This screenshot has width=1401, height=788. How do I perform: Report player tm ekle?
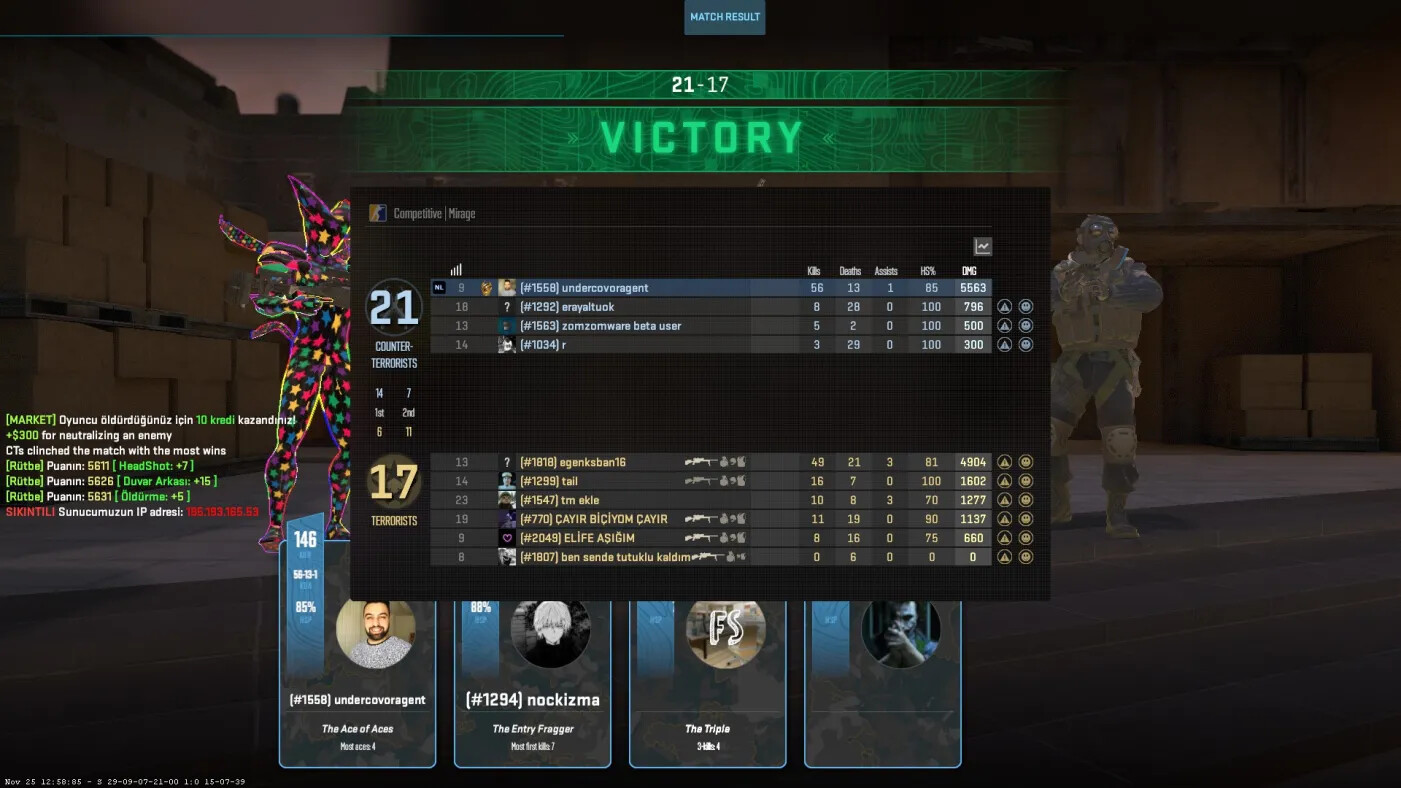point(1005,500)
